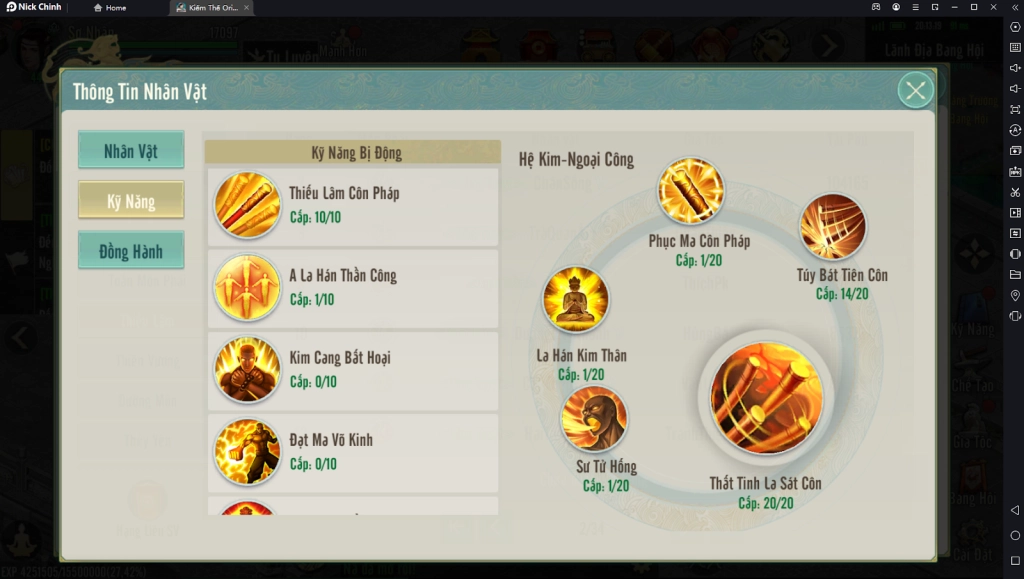The image size is (1024, 579).
Task: Open the emulator Home tab
Action: coord(110,7)
